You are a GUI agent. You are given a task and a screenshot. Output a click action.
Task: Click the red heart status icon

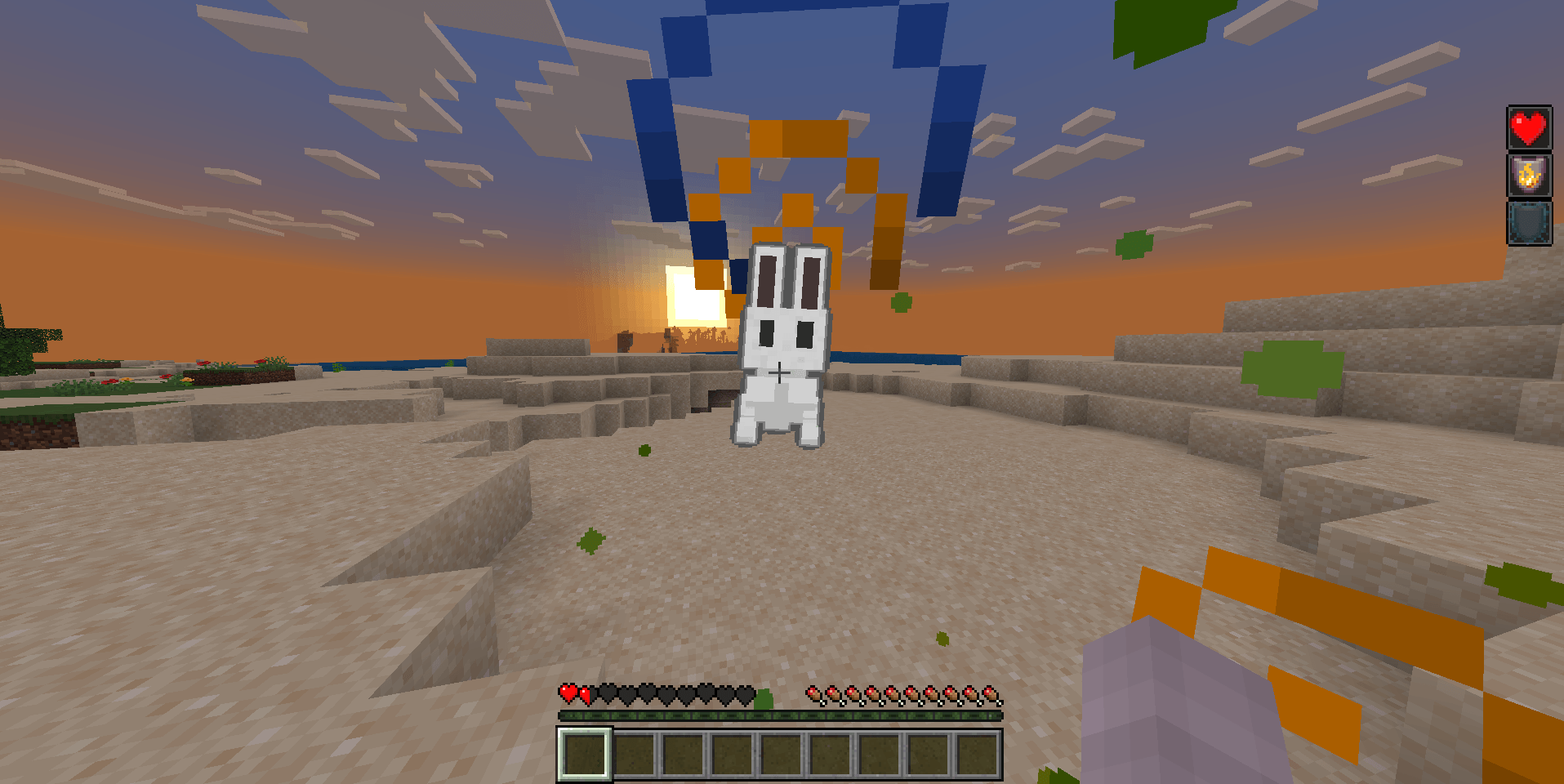(1529, 127)
